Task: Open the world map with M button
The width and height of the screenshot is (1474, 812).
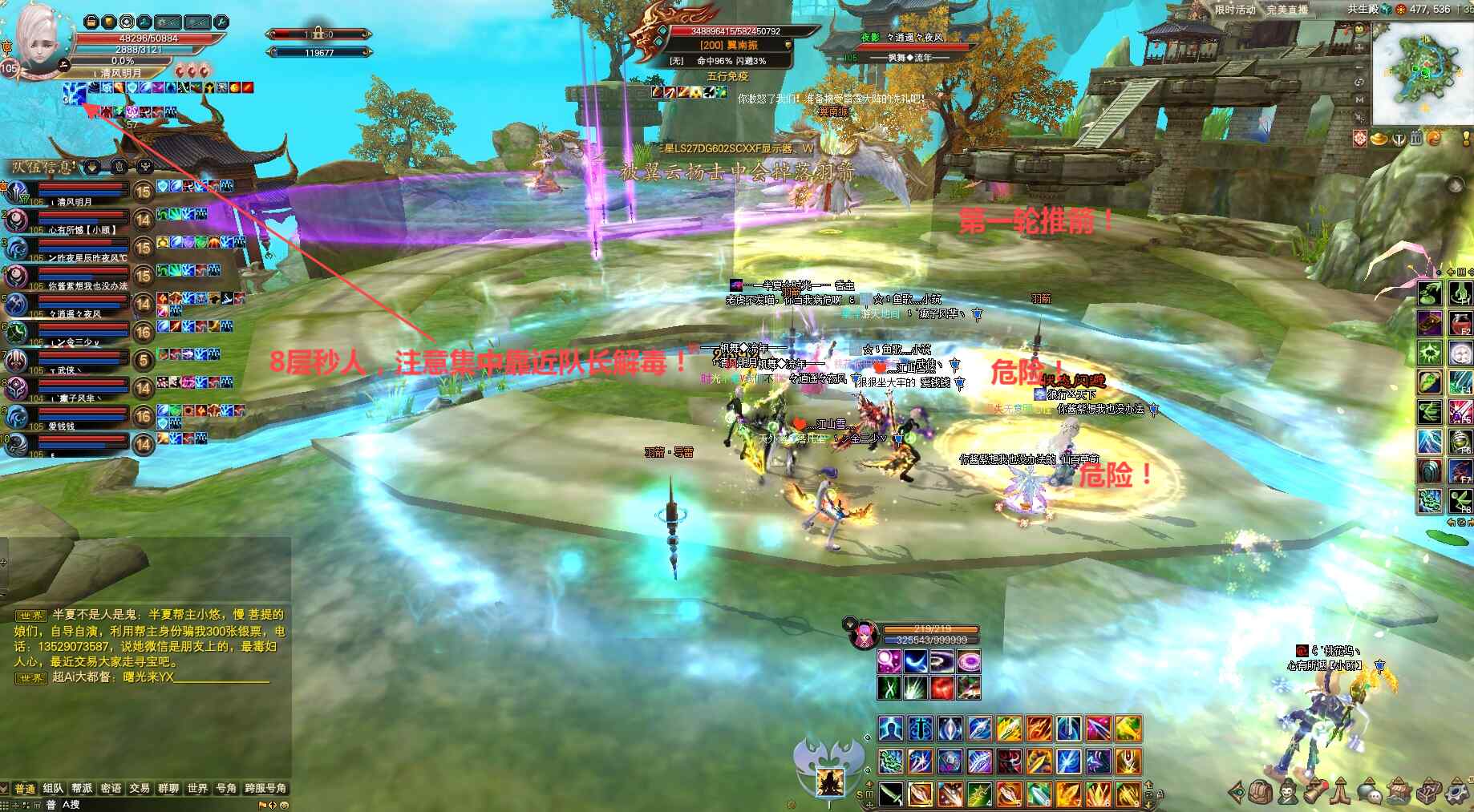Action: coord(1359,99)
